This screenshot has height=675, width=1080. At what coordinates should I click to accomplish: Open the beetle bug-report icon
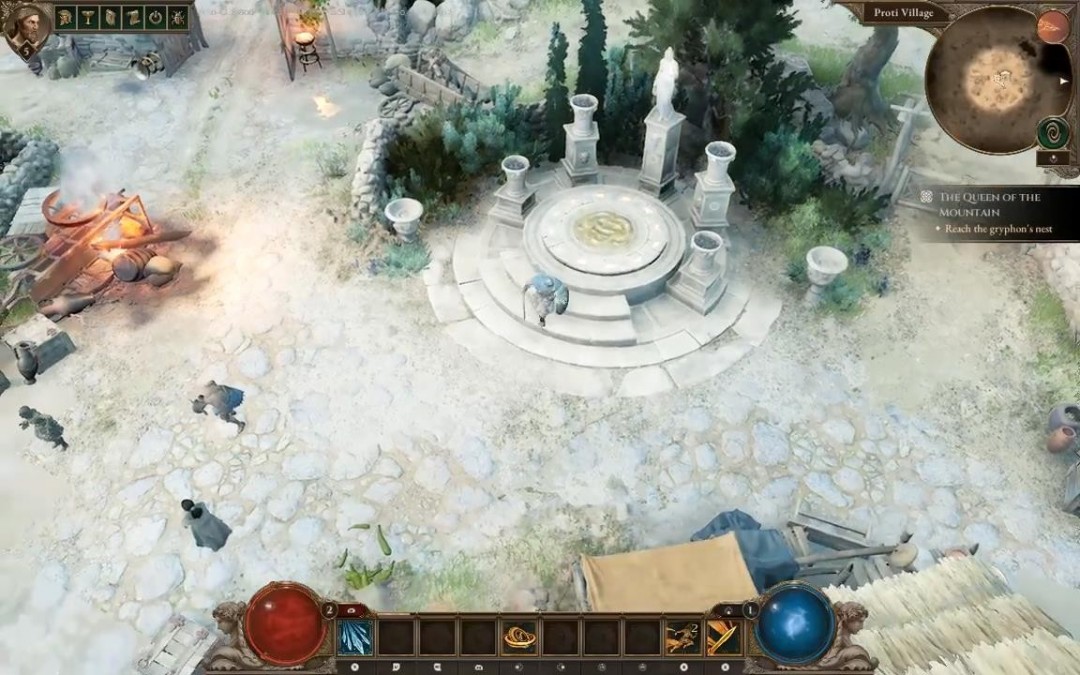(x=177, y=18)
